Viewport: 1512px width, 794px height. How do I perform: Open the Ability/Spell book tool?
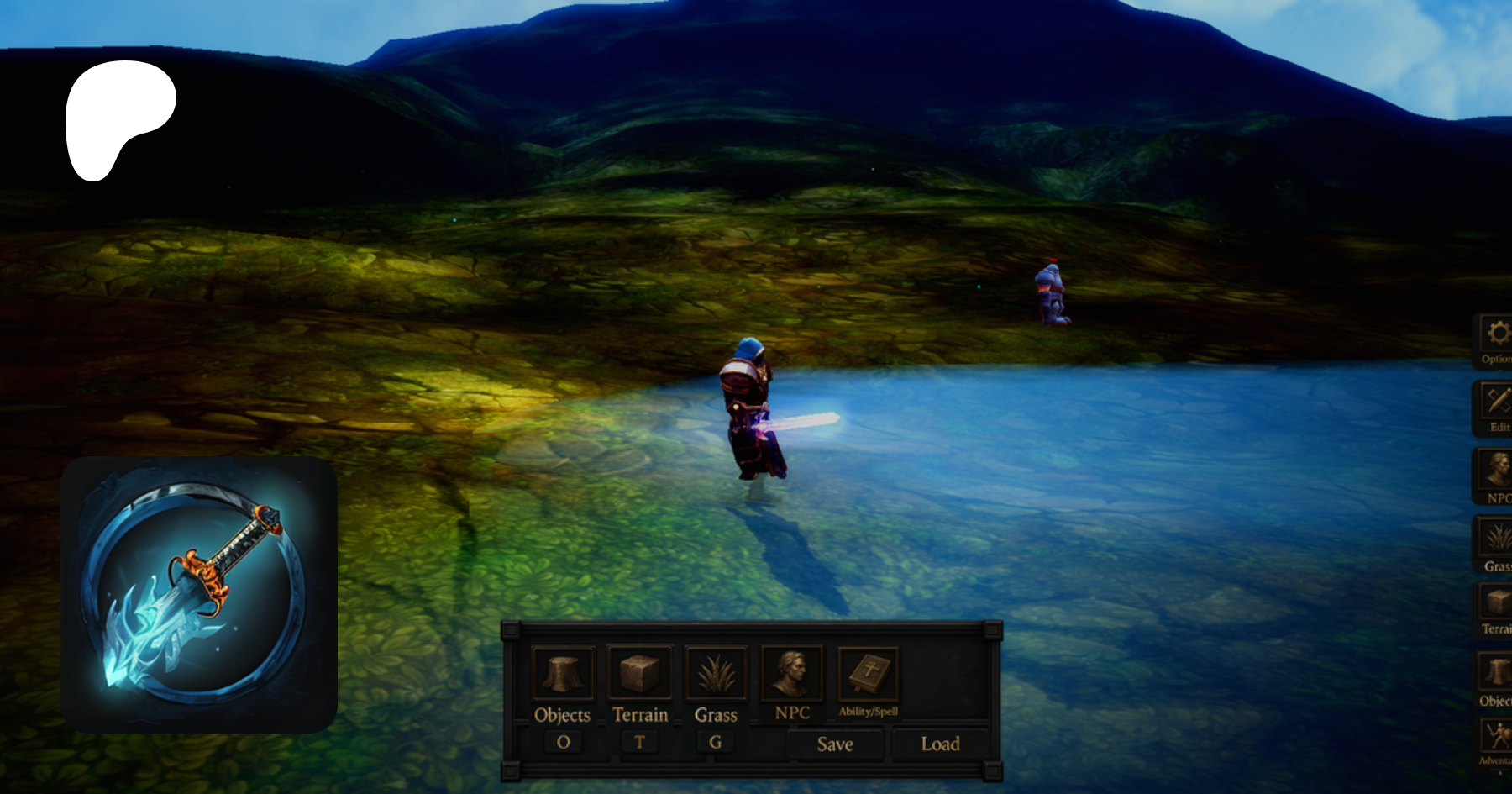click(869, 674)
